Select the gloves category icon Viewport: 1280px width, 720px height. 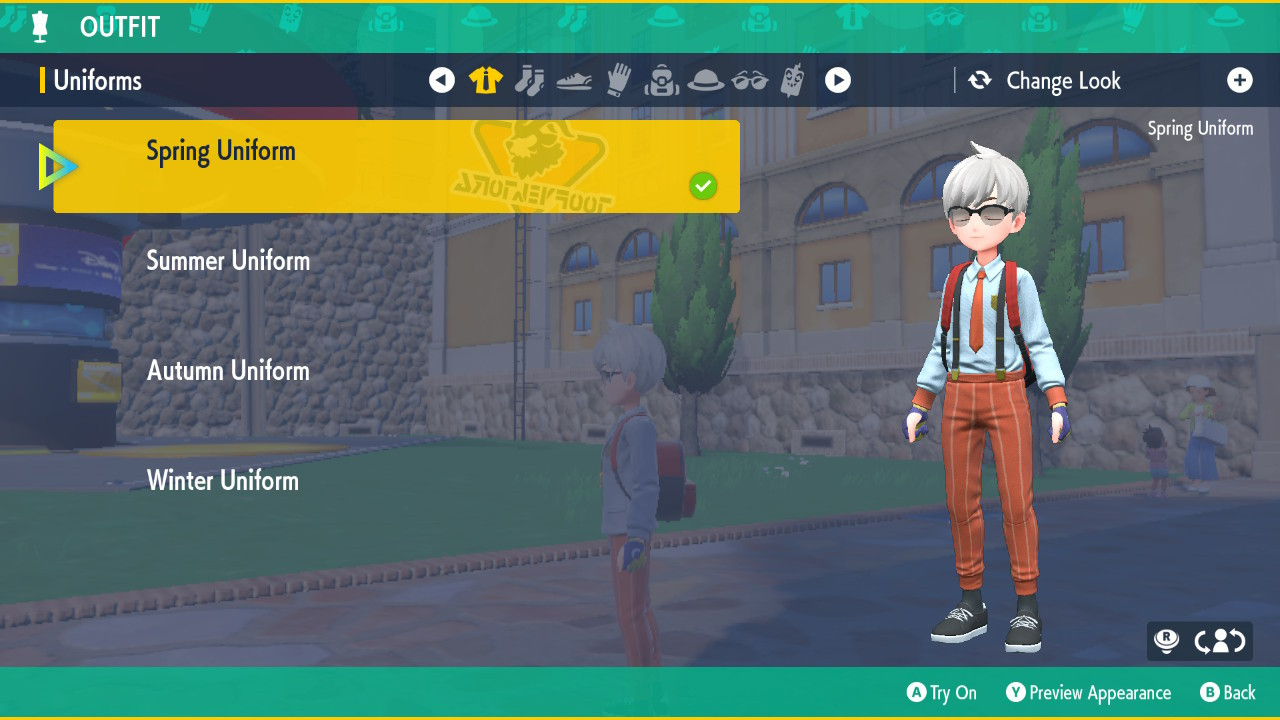[618, 80]
